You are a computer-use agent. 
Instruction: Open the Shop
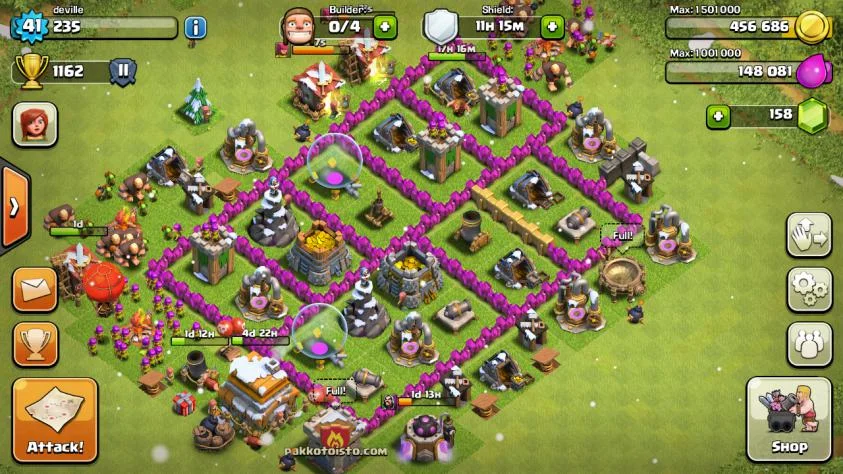point(789,418)
